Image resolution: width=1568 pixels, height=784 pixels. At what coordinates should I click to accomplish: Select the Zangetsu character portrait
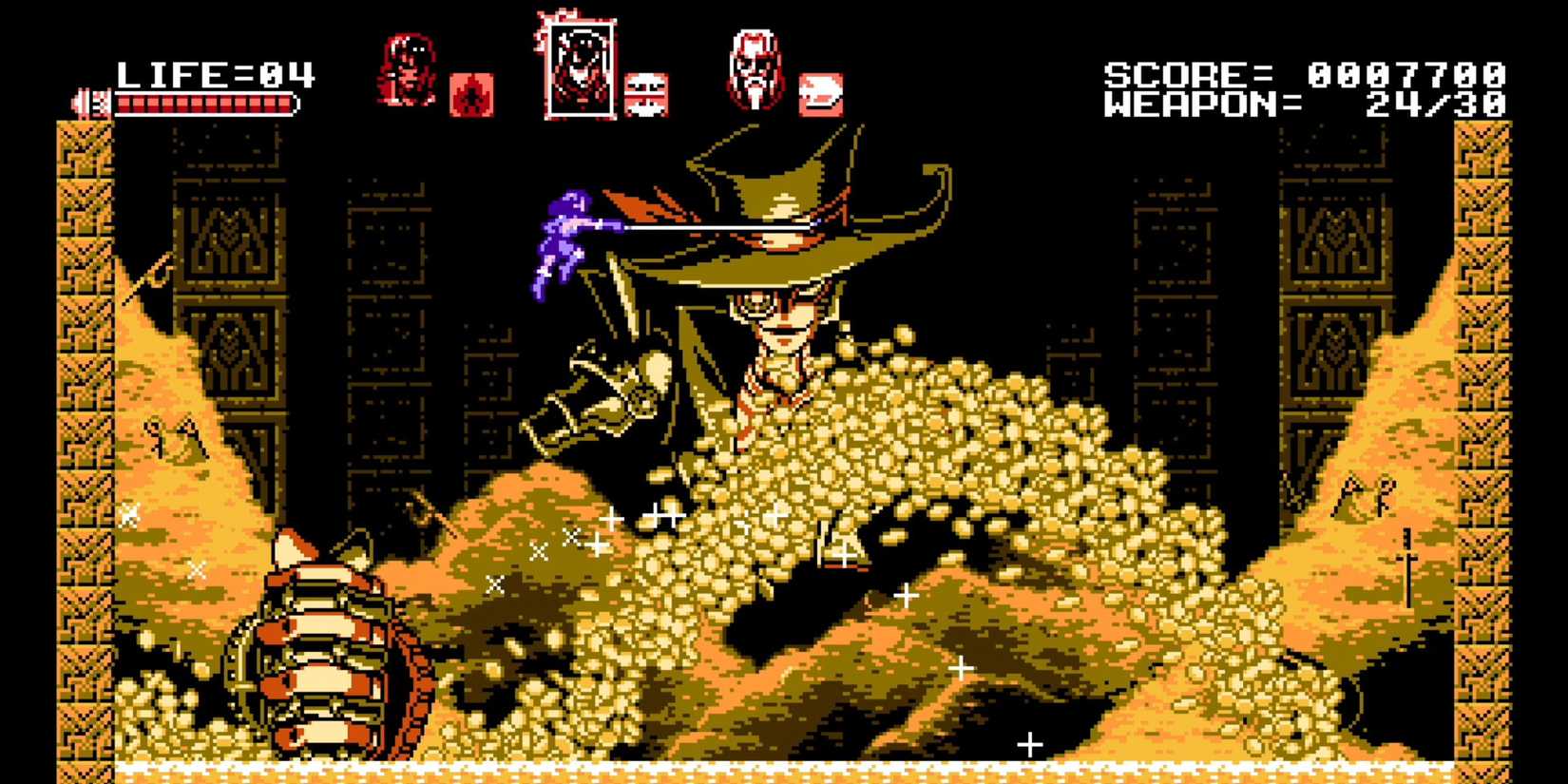411,71
